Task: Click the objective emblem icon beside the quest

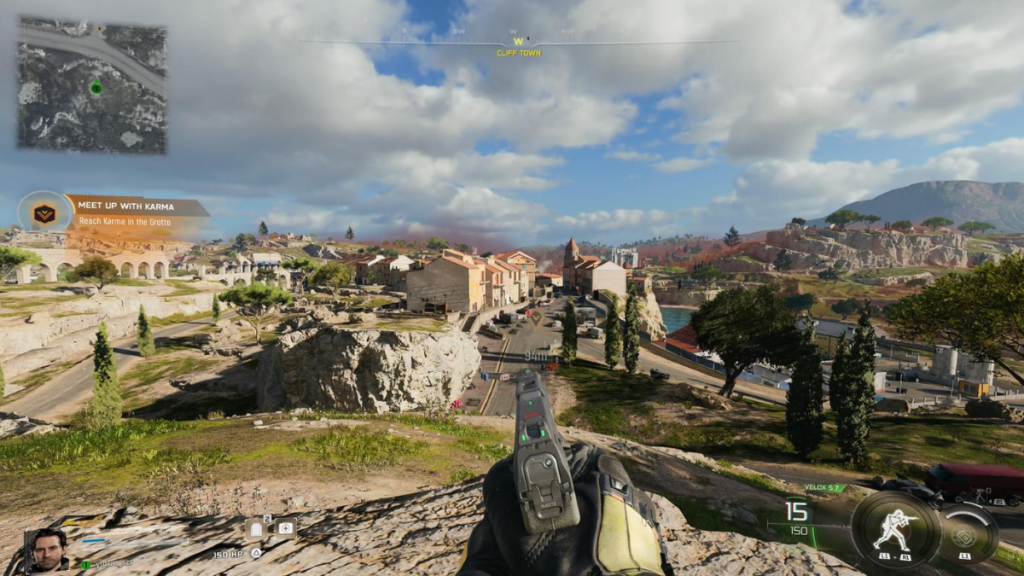Action: (x=44, y=212)
